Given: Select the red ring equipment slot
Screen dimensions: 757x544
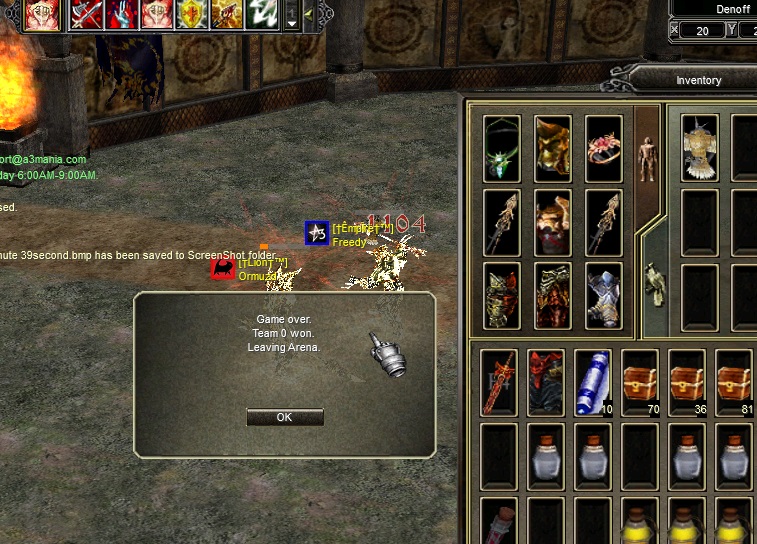Looking at the screenshot, I should [604, 148].
